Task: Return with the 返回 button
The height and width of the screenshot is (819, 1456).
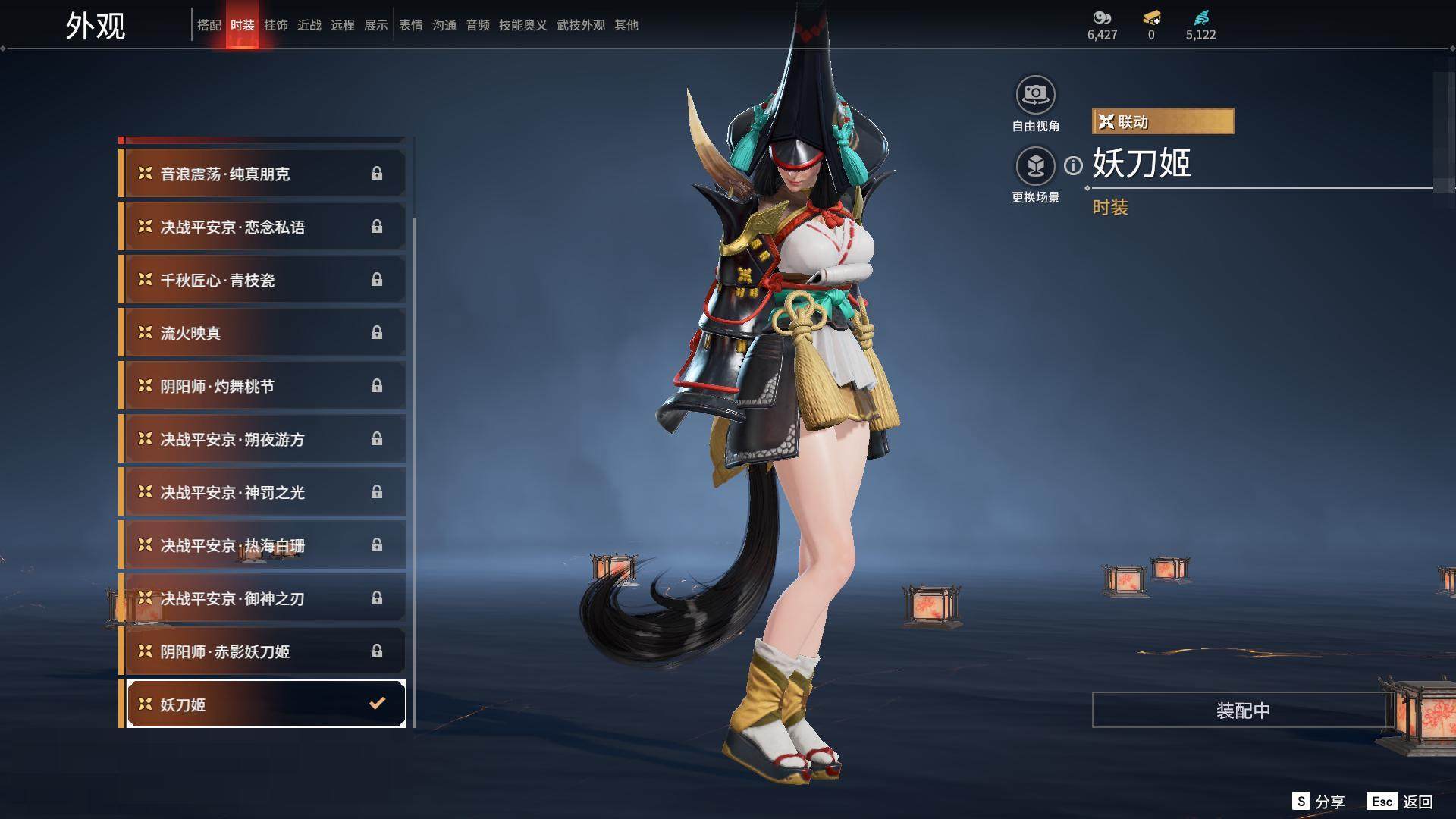Action: (x=1401, y=802)
